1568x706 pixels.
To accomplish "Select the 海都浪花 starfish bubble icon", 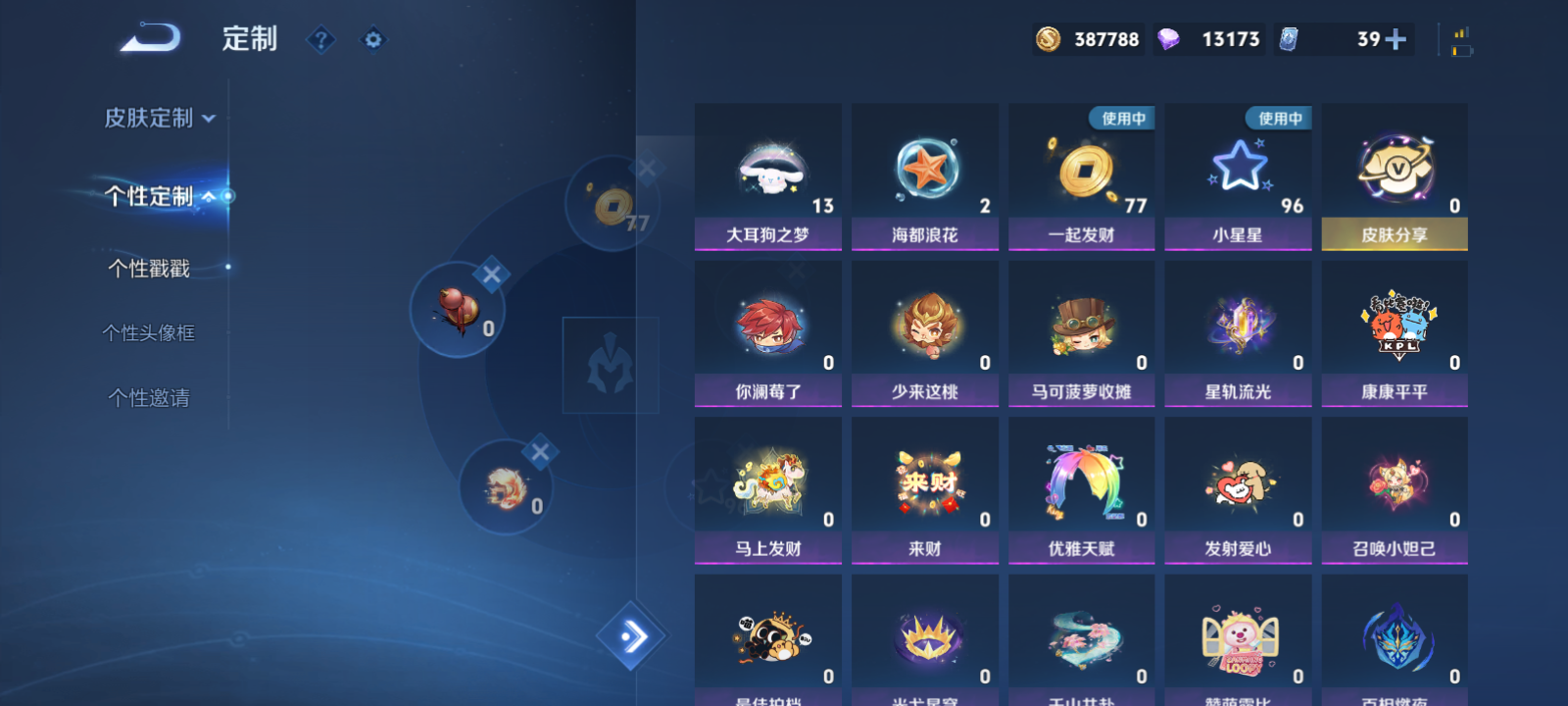I will click(x=924, y=167).
